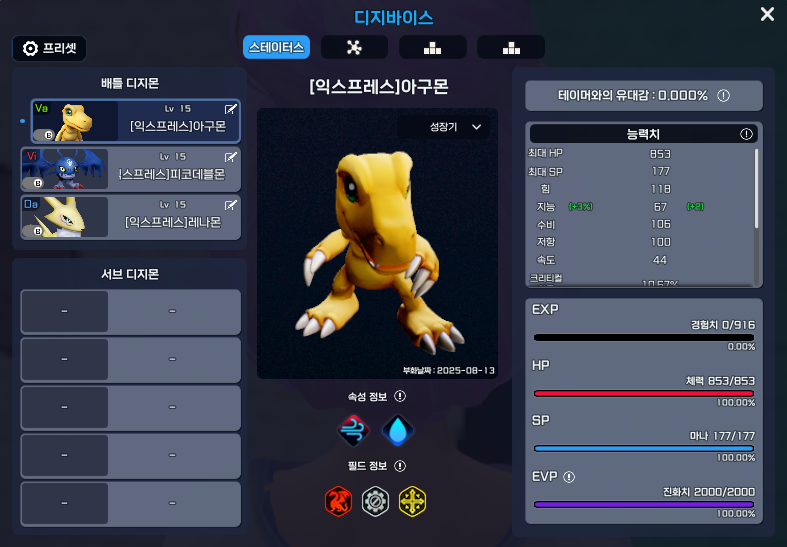Click the edit icon on 피코데블몬's row
Image resolution: width=787 pixels, height=547 pixels.
[x=231, y=156]
